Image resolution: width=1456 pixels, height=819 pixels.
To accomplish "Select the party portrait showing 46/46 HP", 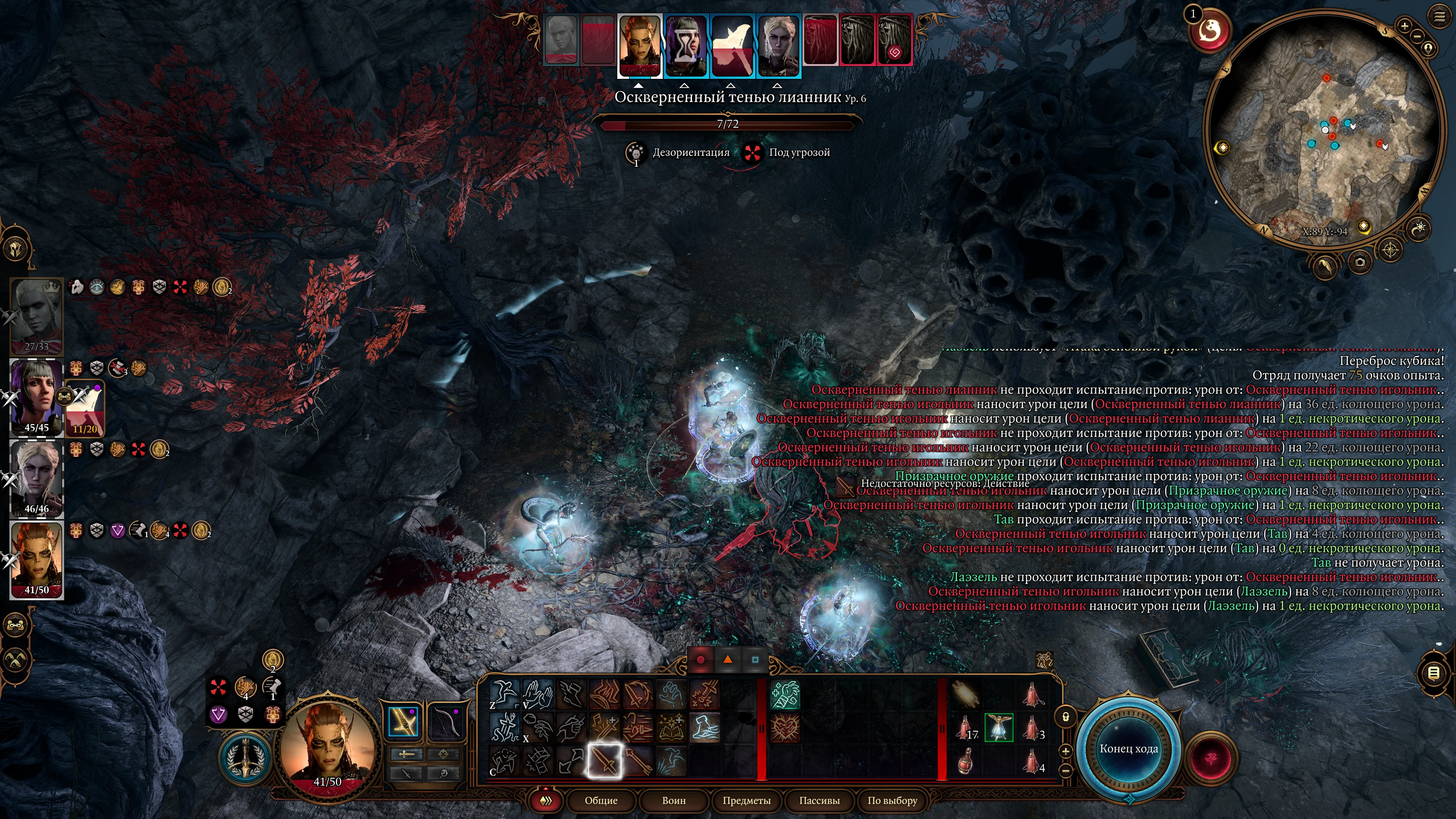I will coord(36,478).
